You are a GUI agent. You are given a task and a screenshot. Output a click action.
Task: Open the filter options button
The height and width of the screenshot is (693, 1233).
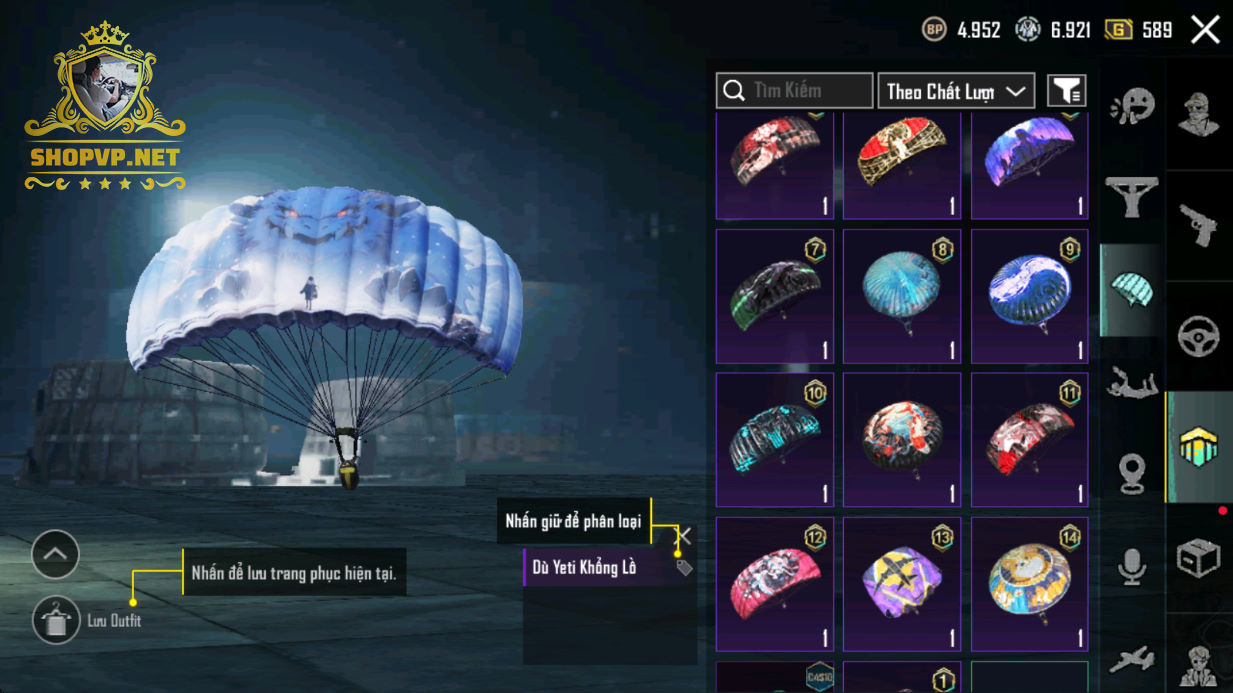(1066, 91)
